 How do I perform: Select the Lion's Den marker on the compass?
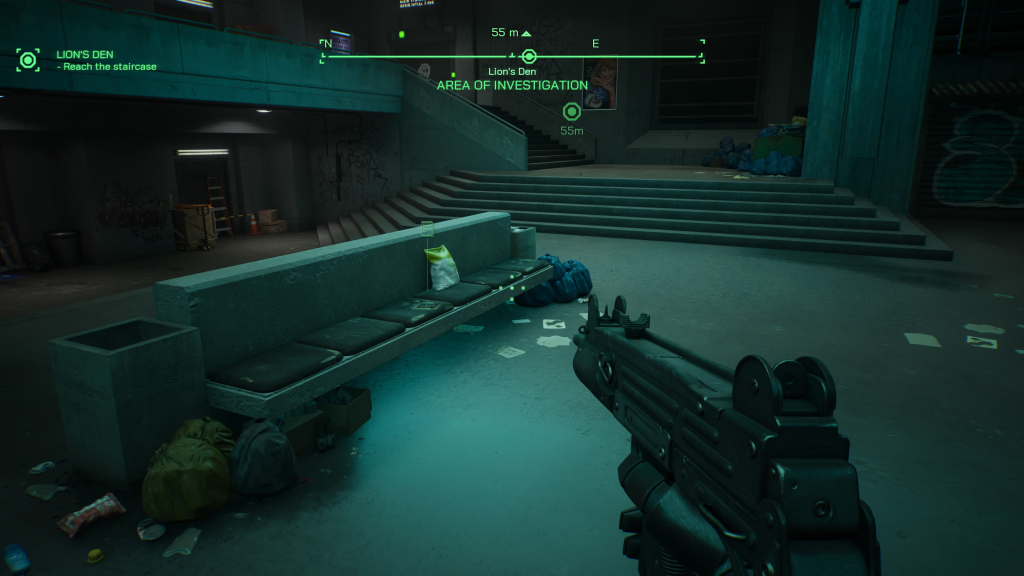(529, 56)
